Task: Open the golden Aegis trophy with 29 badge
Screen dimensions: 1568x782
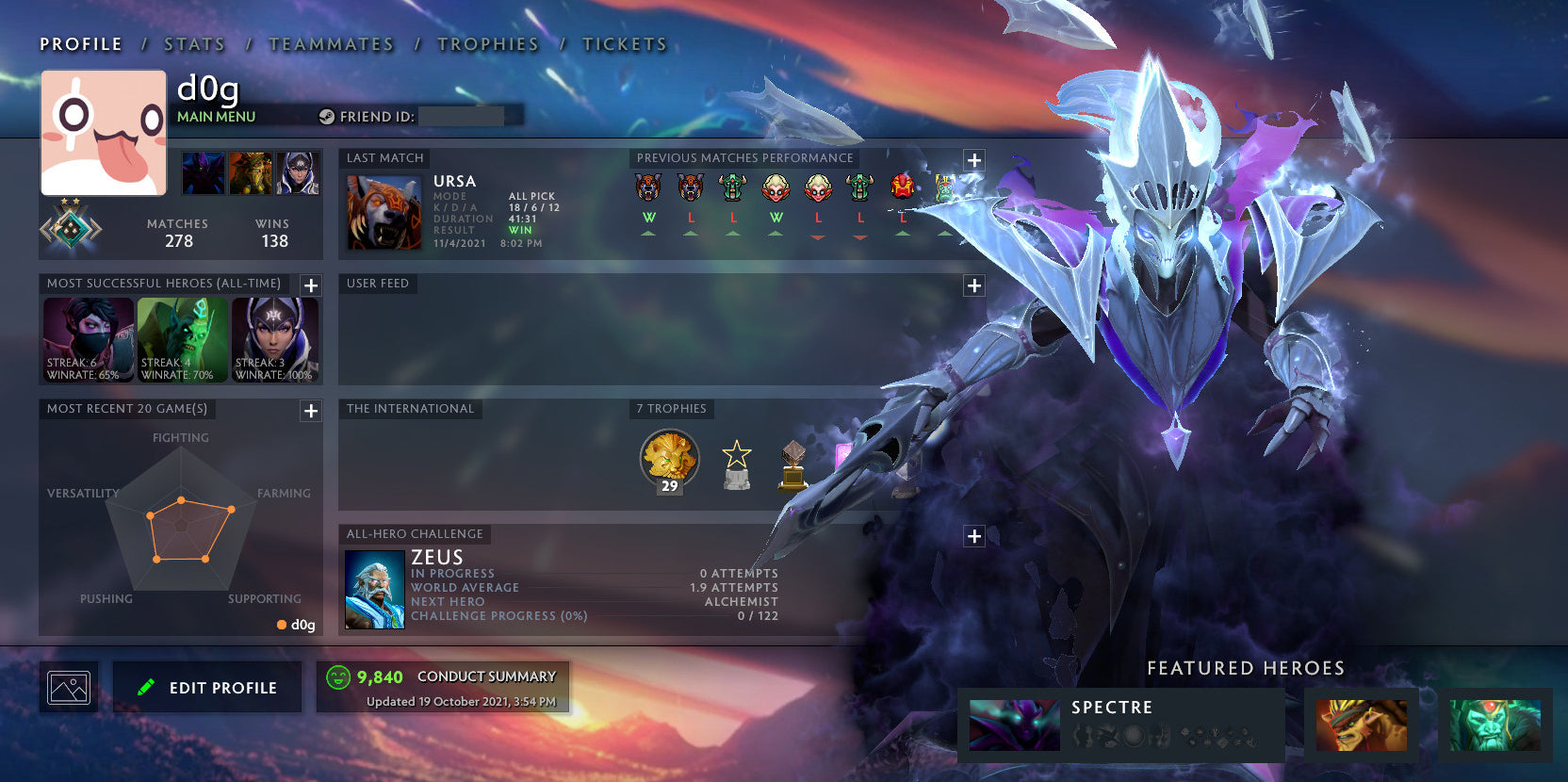Action: coord(670,459)
